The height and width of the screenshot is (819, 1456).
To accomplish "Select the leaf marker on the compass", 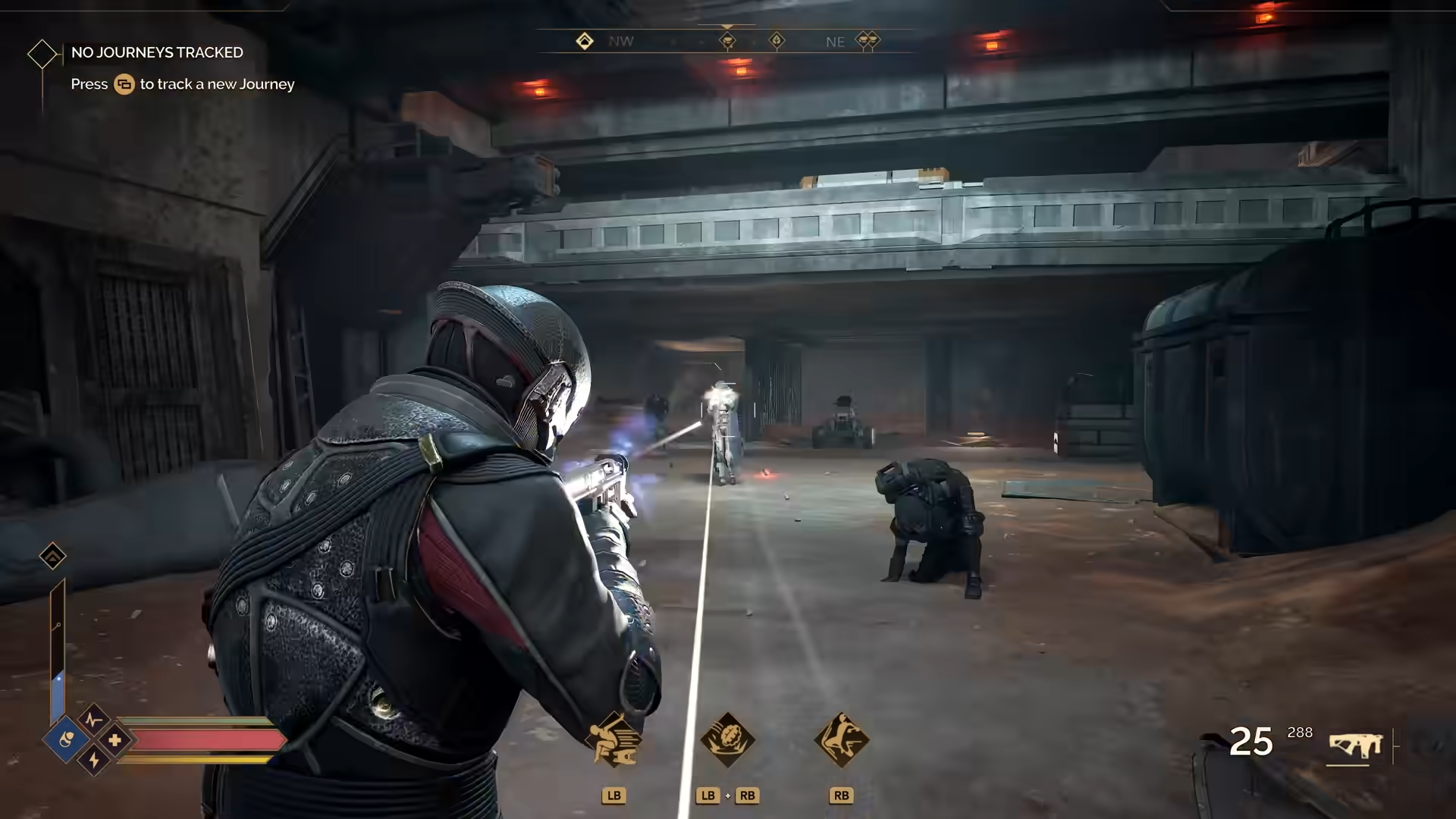I will click(777, 40).
